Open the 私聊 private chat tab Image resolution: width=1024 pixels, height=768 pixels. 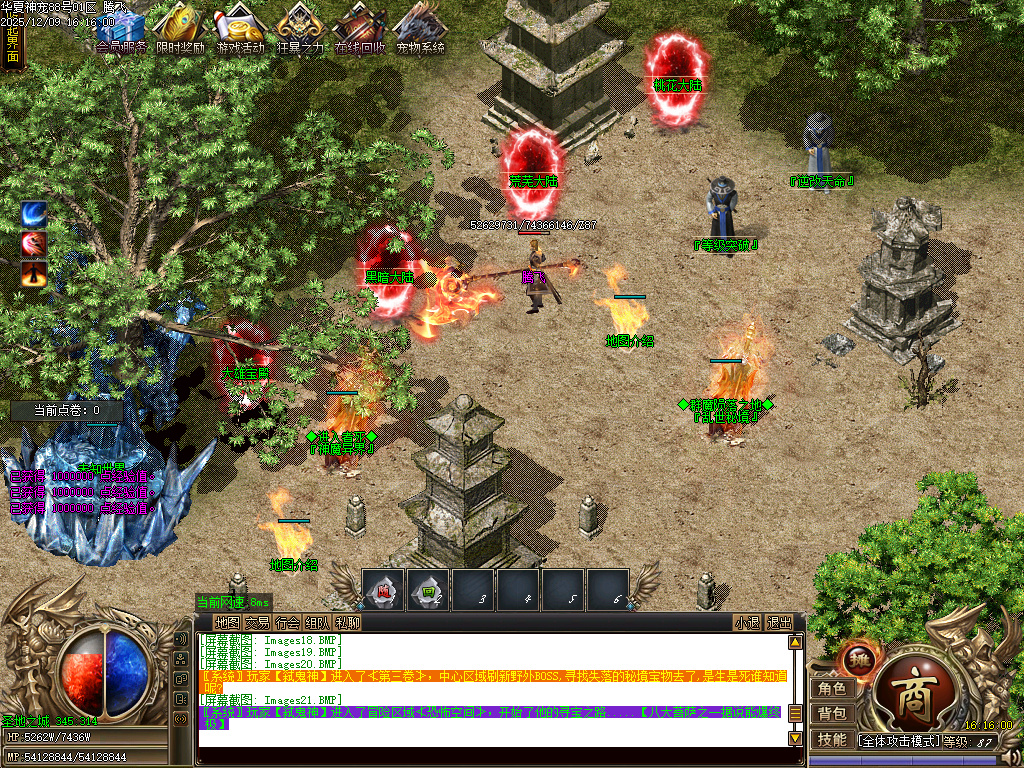click(x=347, y=622)
